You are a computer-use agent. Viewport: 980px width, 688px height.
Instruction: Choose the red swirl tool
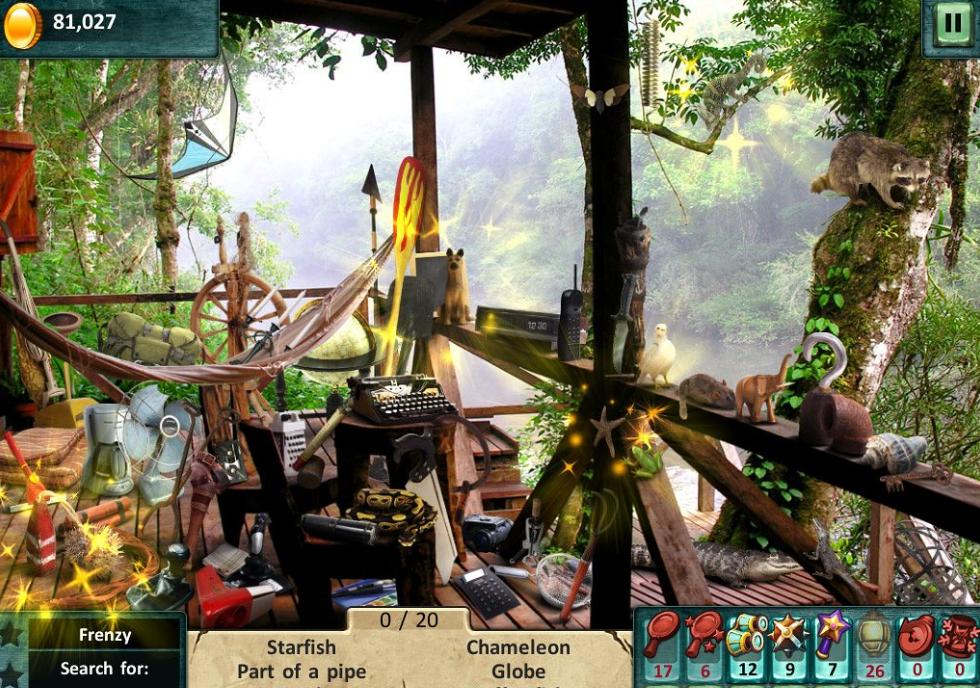coord(917,634)
